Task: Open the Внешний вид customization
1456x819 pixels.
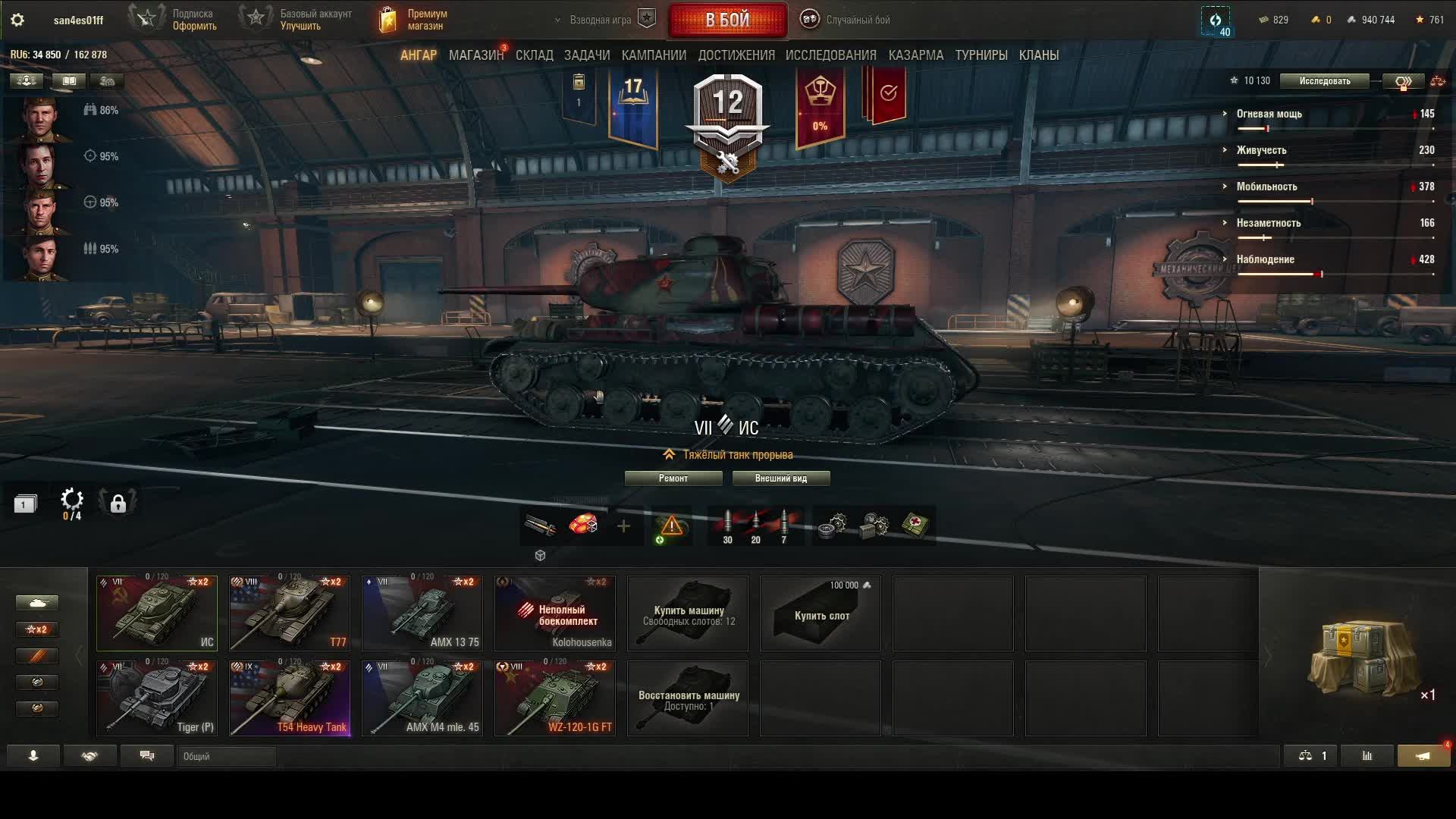Action: [780, 479]
